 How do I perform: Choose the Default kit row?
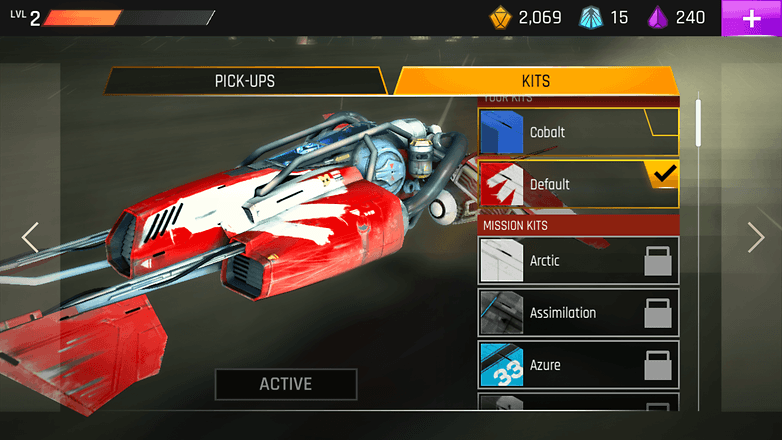[x=578, y=184]
